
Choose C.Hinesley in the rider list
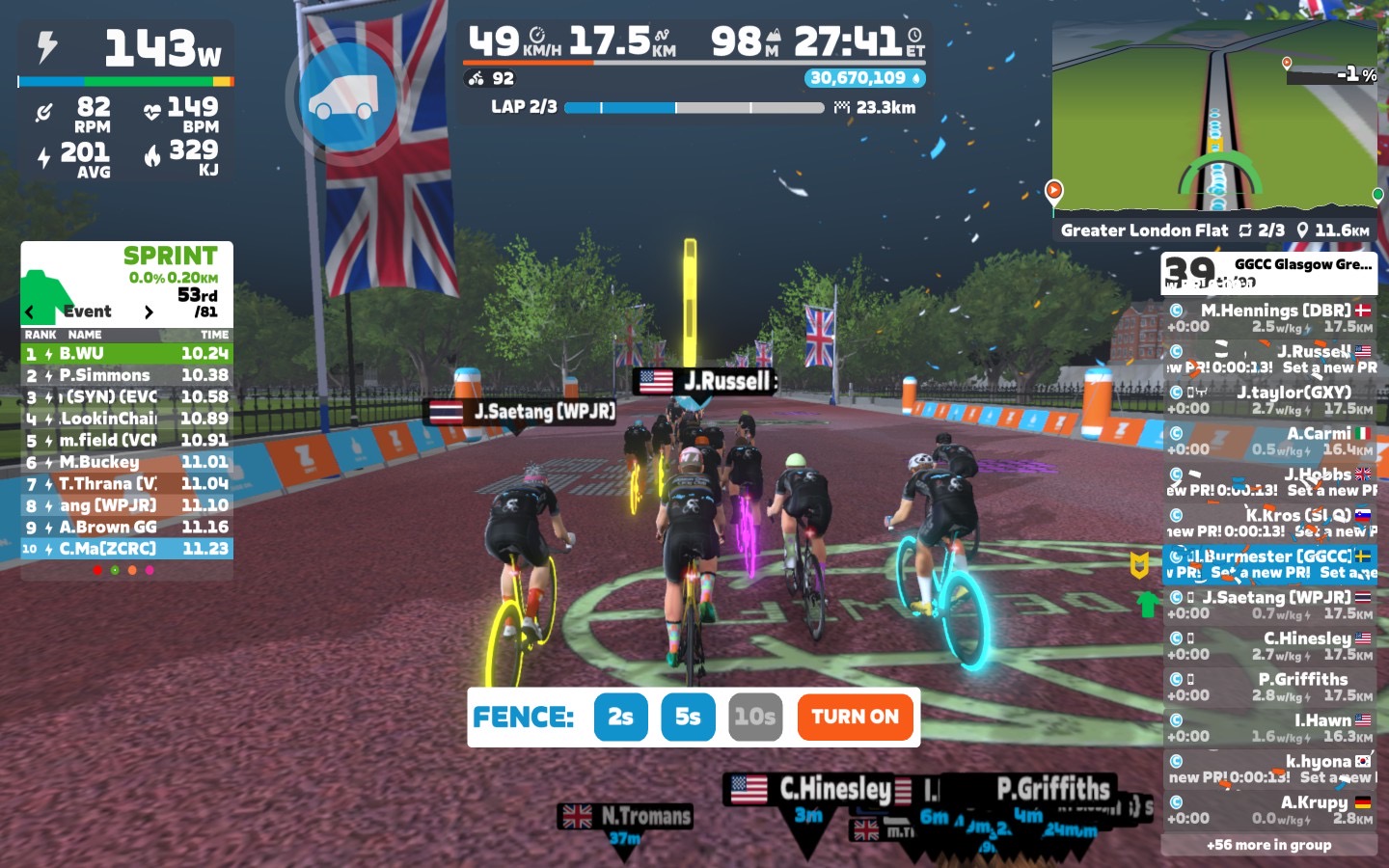pyautogui.click(x=1268, y=645)
